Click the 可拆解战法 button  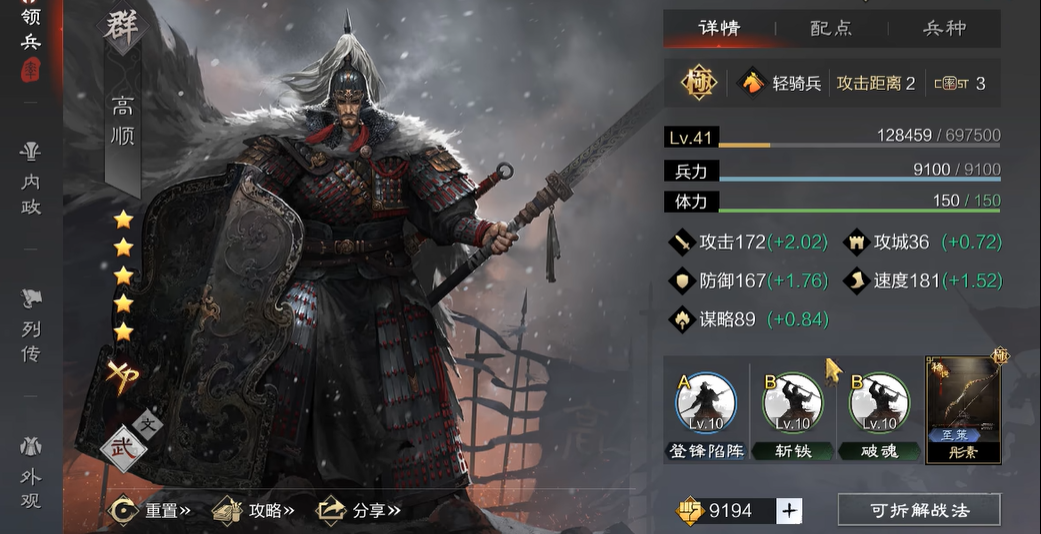918,510
